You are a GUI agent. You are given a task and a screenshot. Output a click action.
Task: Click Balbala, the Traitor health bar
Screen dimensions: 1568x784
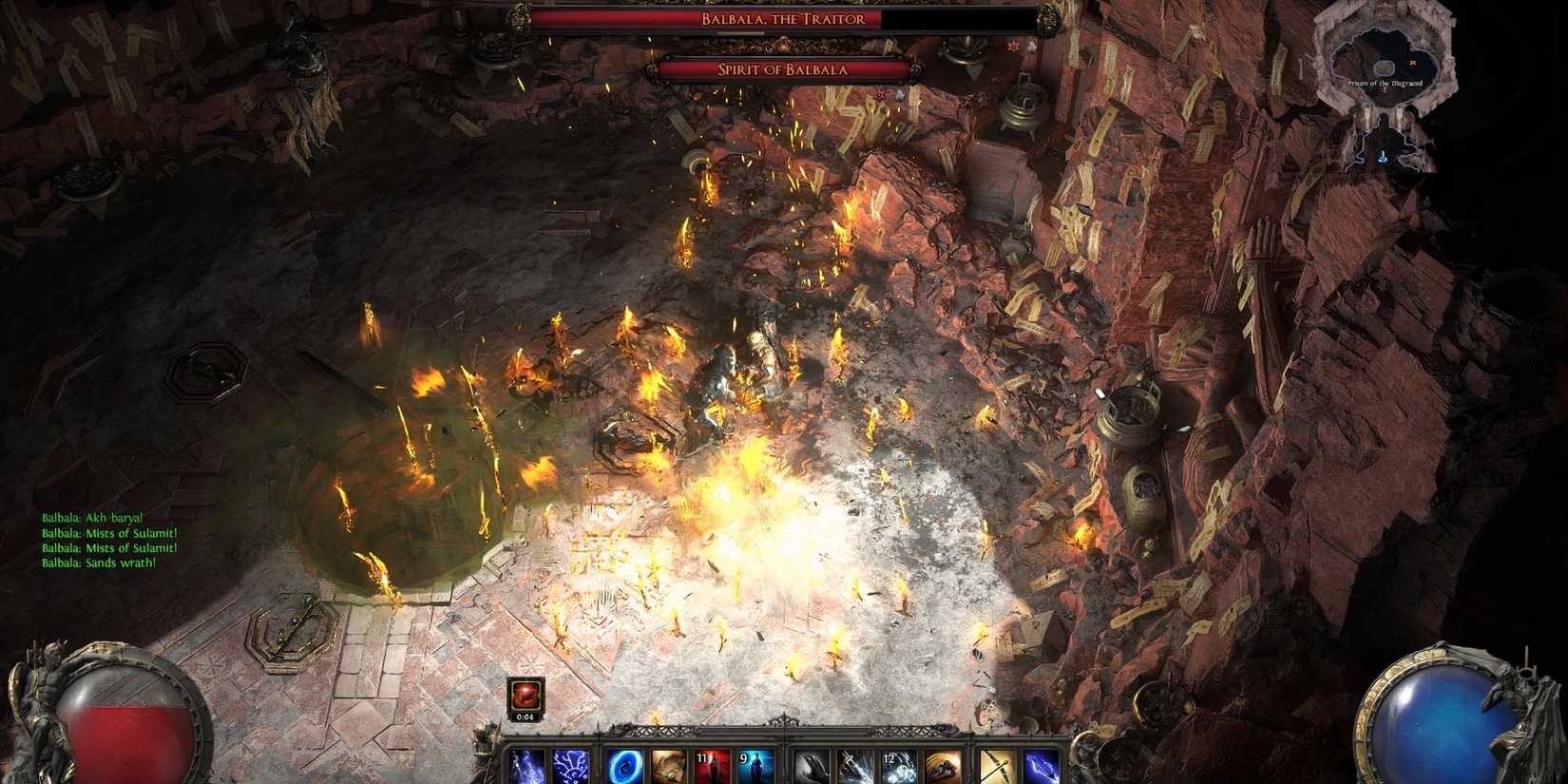(783, 19)
